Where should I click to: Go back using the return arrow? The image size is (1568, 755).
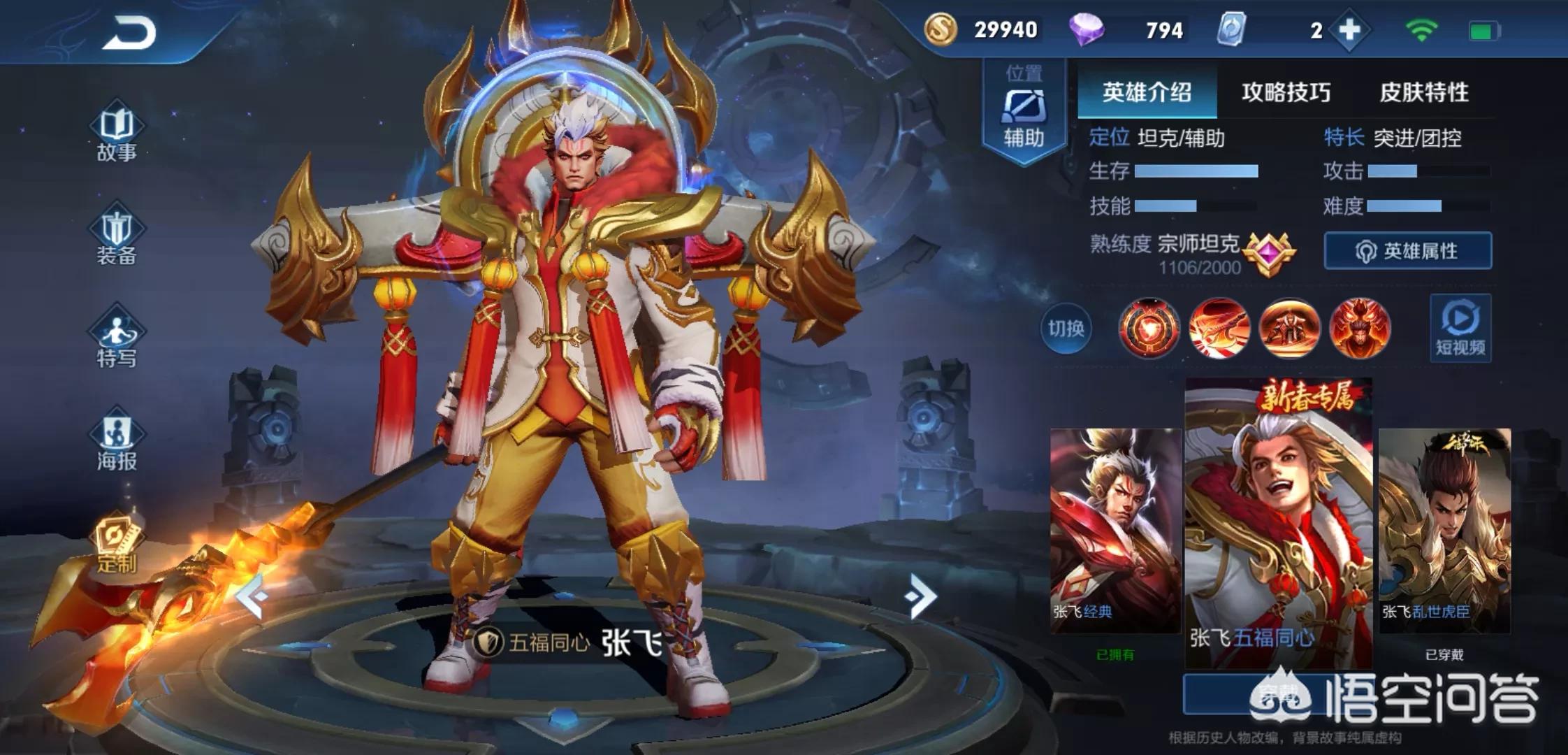[129, 34]
